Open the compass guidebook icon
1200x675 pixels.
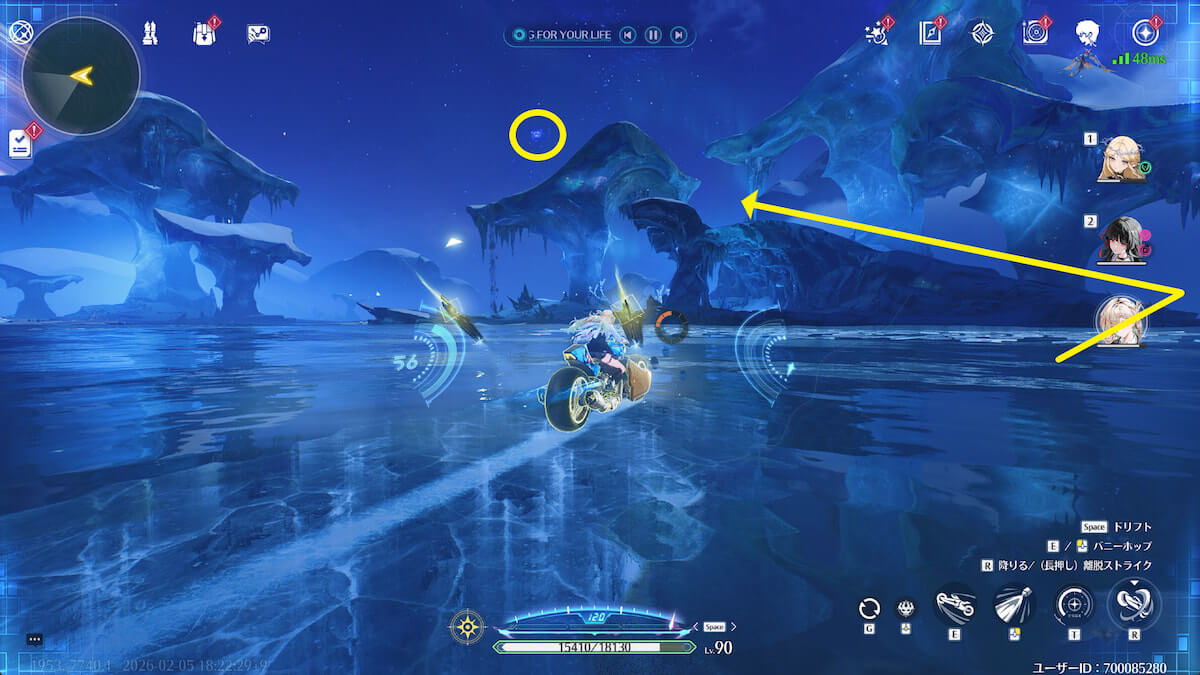(930, 33)
